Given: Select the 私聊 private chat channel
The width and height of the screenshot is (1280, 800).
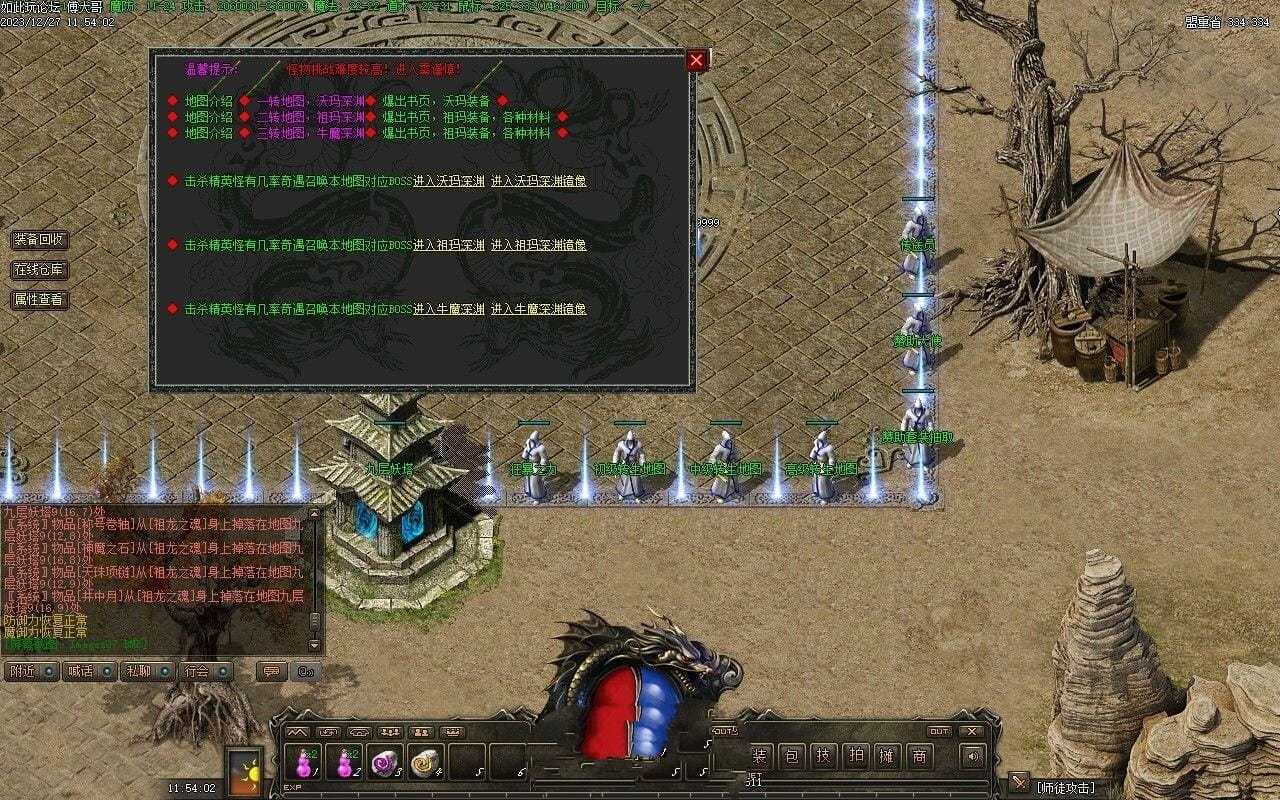Looking at the screenshot, I should (x=147, y=671).
